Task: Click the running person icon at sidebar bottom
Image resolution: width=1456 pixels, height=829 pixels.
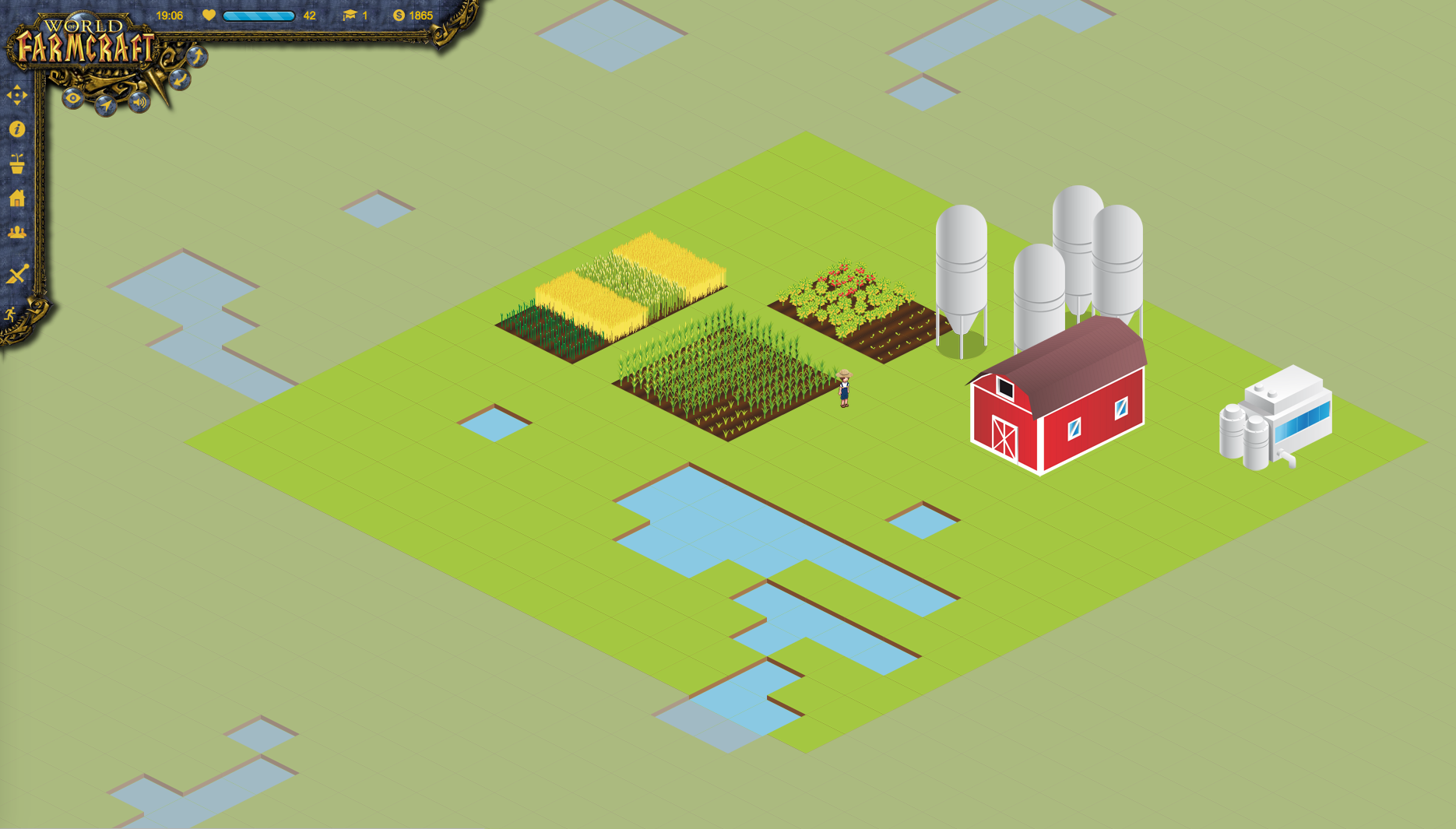Action: point(9,314)
